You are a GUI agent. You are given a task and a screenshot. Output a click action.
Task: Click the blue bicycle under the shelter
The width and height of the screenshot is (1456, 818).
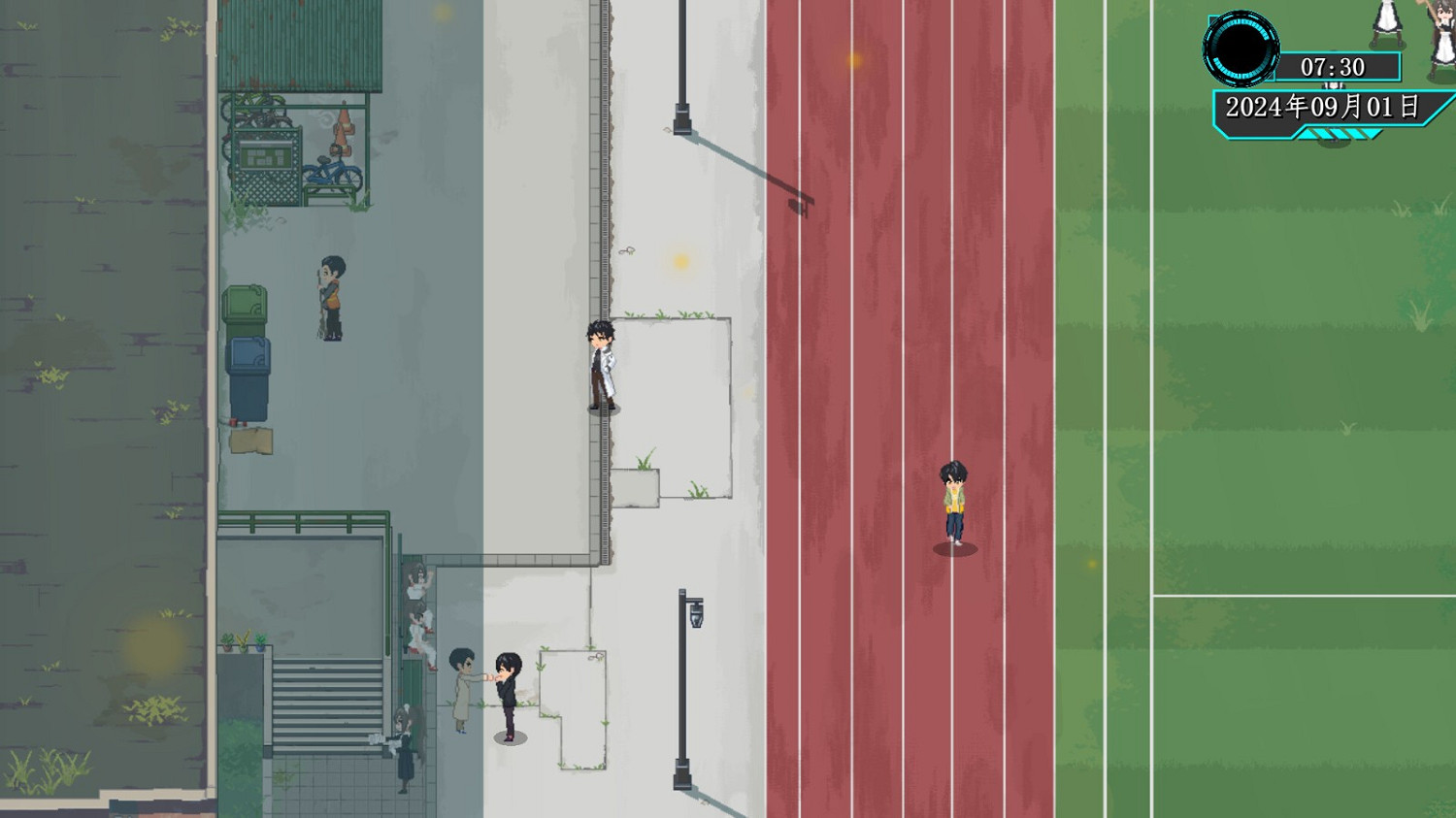334,172
